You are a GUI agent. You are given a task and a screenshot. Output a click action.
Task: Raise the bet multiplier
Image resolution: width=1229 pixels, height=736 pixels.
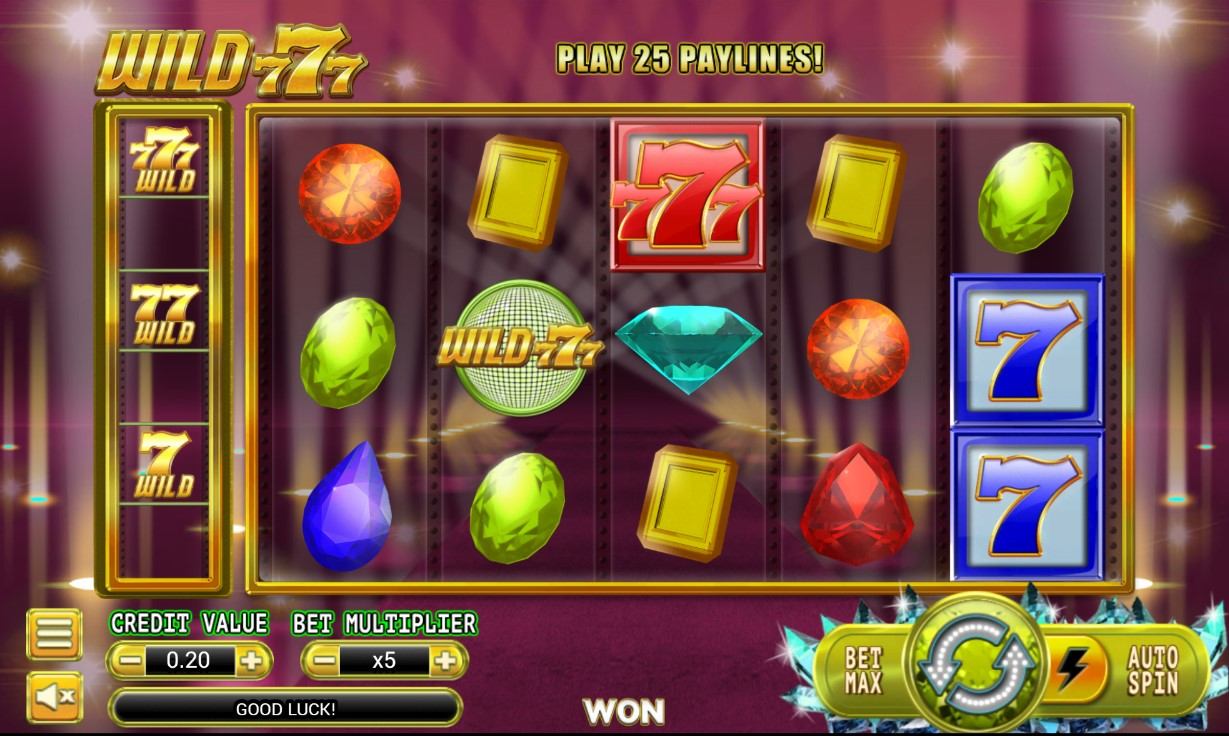(x=447, y=660)
